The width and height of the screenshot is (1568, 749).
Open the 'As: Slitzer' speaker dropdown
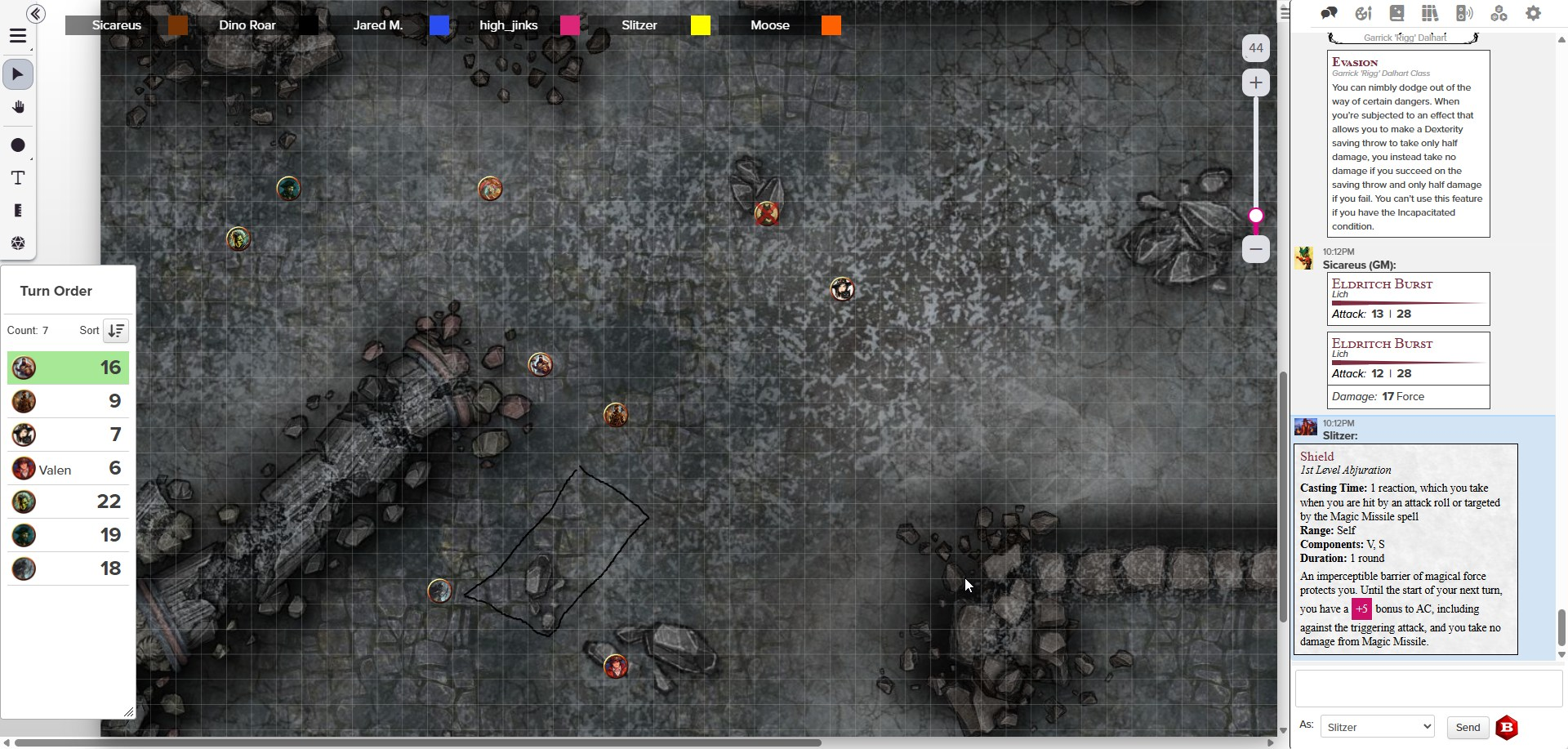[x=1377, y=727]
